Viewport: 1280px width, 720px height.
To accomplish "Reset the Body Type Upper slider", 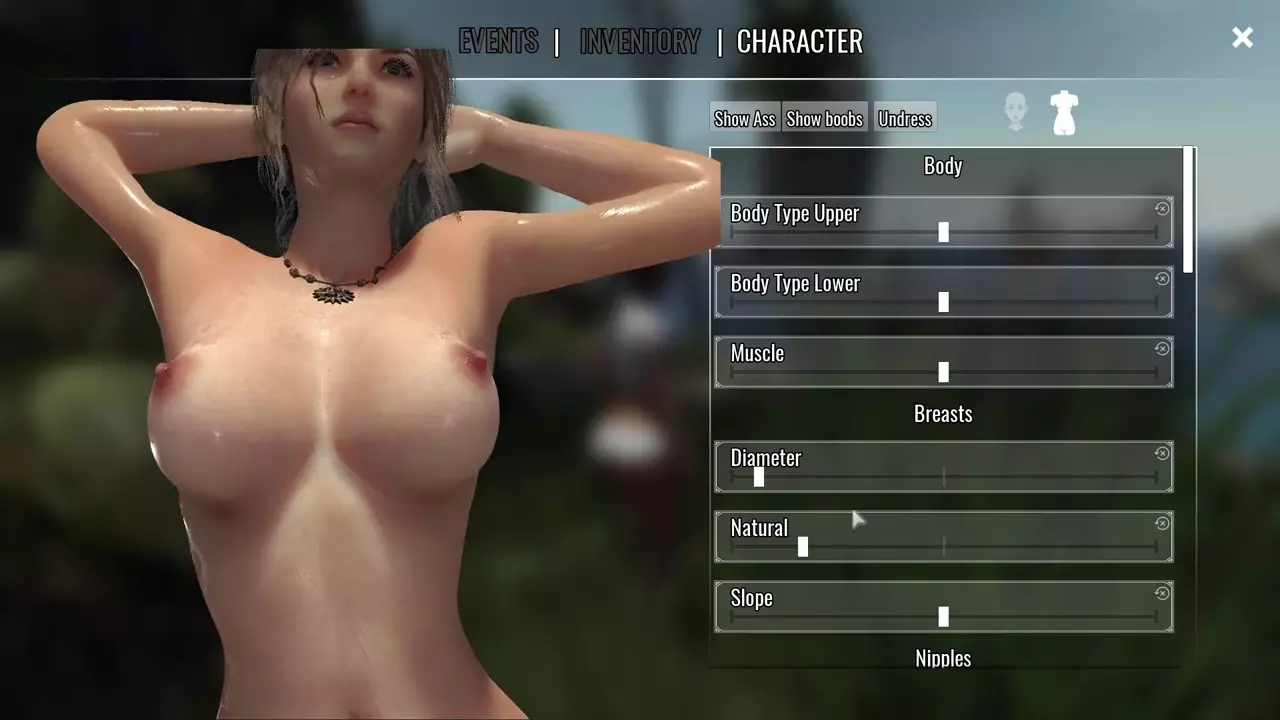I will pos(1162,209).
